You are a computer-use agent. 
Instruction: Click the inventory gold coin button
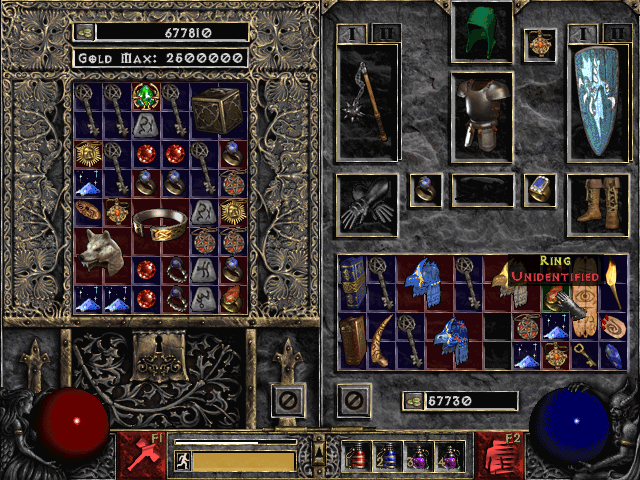pos(413,401)
